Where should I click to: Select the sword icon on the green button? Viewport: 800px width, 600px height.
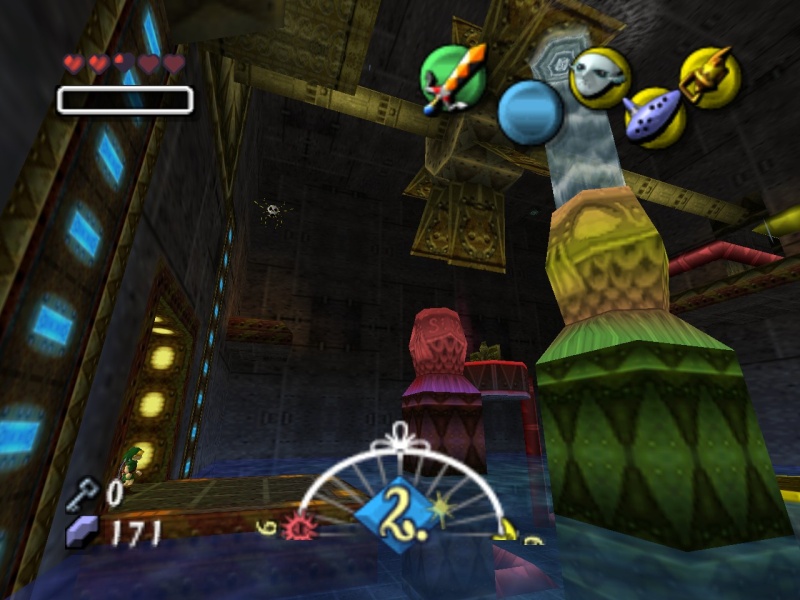452,78
